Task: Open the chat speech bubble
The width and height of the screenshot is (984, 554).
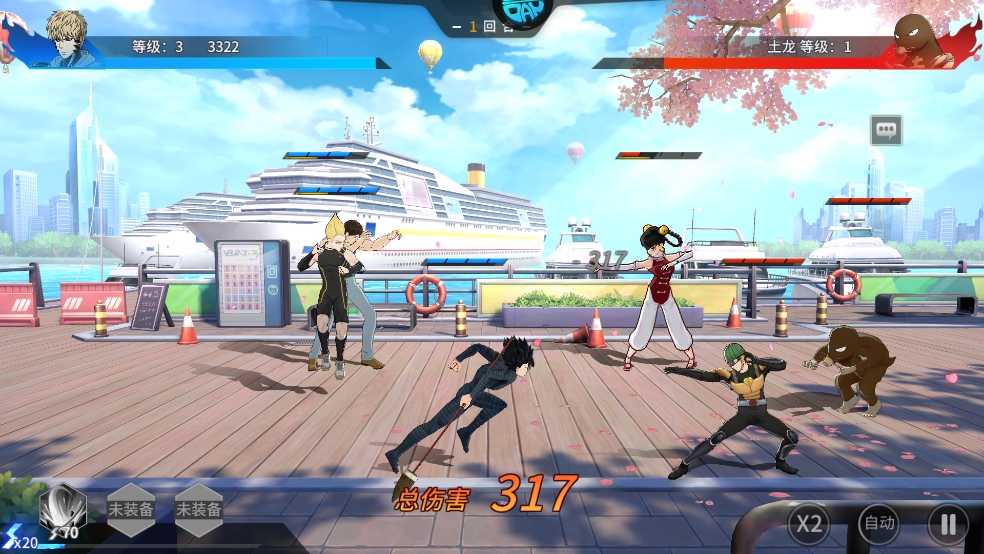Action: point(886,129)
